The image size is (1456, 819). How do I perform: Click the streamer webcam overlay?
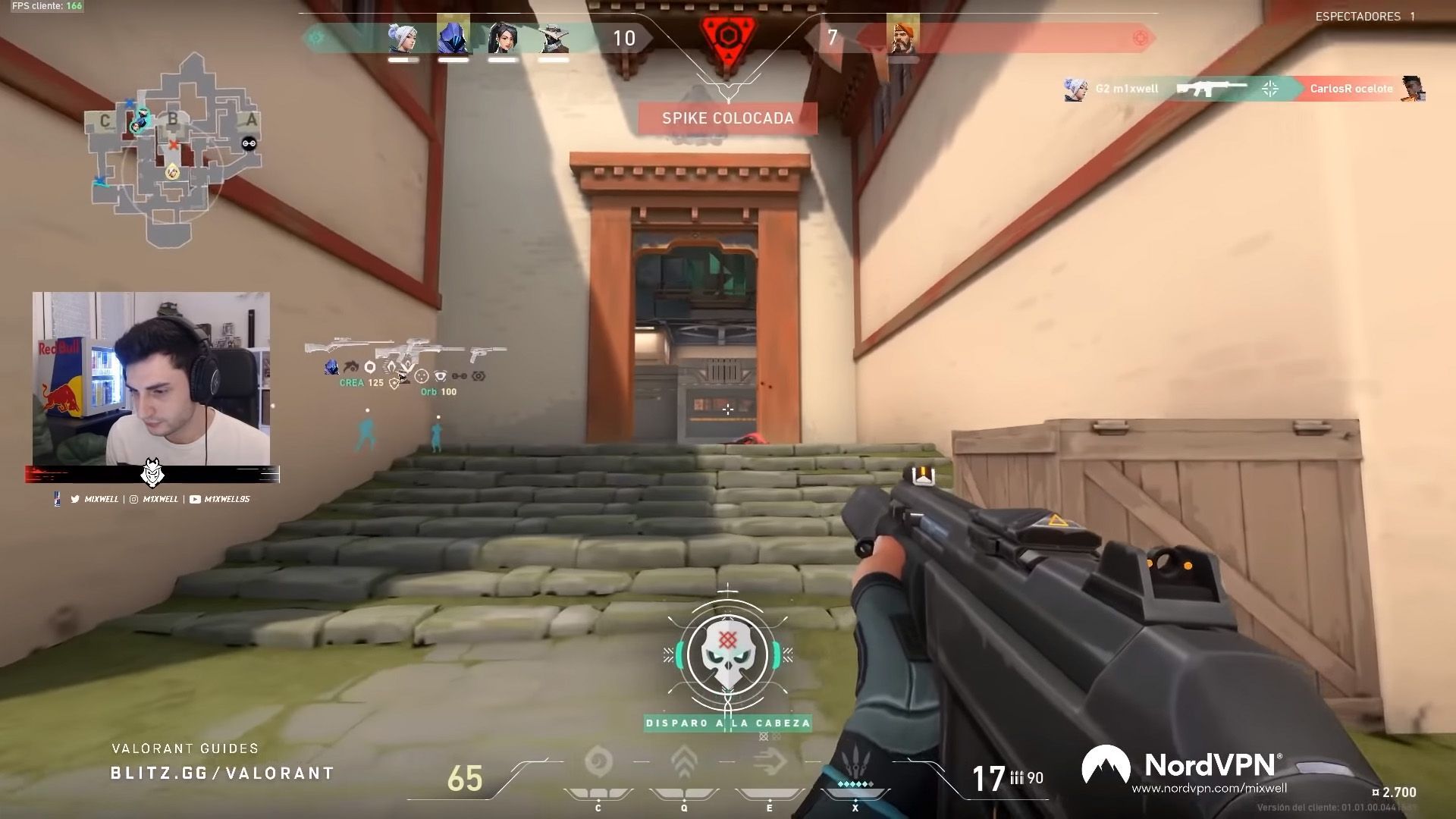152,379
